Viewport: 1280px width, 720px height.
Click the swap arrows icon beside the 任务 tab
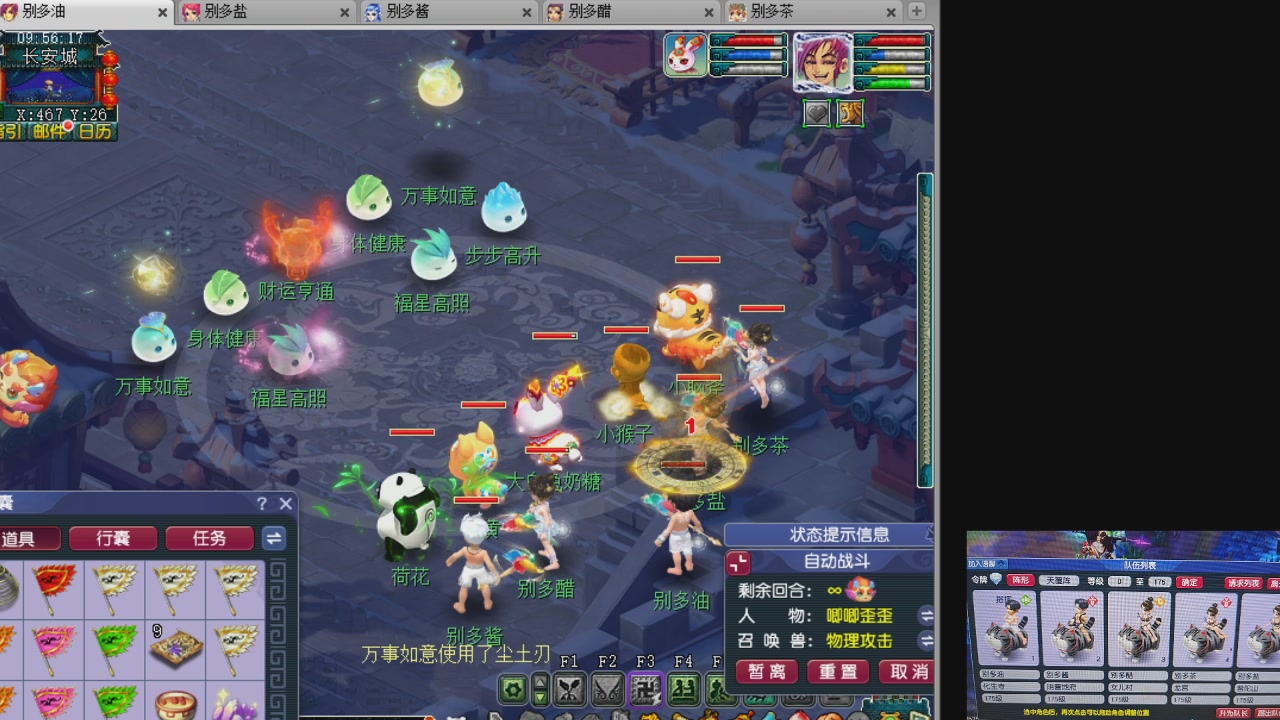coord(272,538)
